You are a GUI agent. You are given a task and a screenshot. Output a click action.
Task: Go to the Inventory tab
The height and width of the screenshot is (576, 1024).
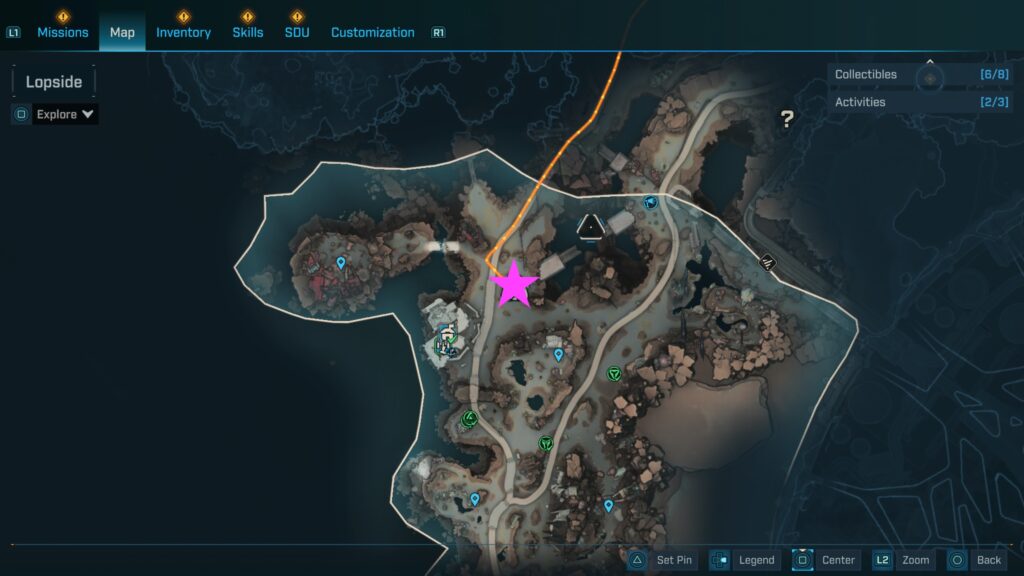pyautogui.click(x=183, y=32)
